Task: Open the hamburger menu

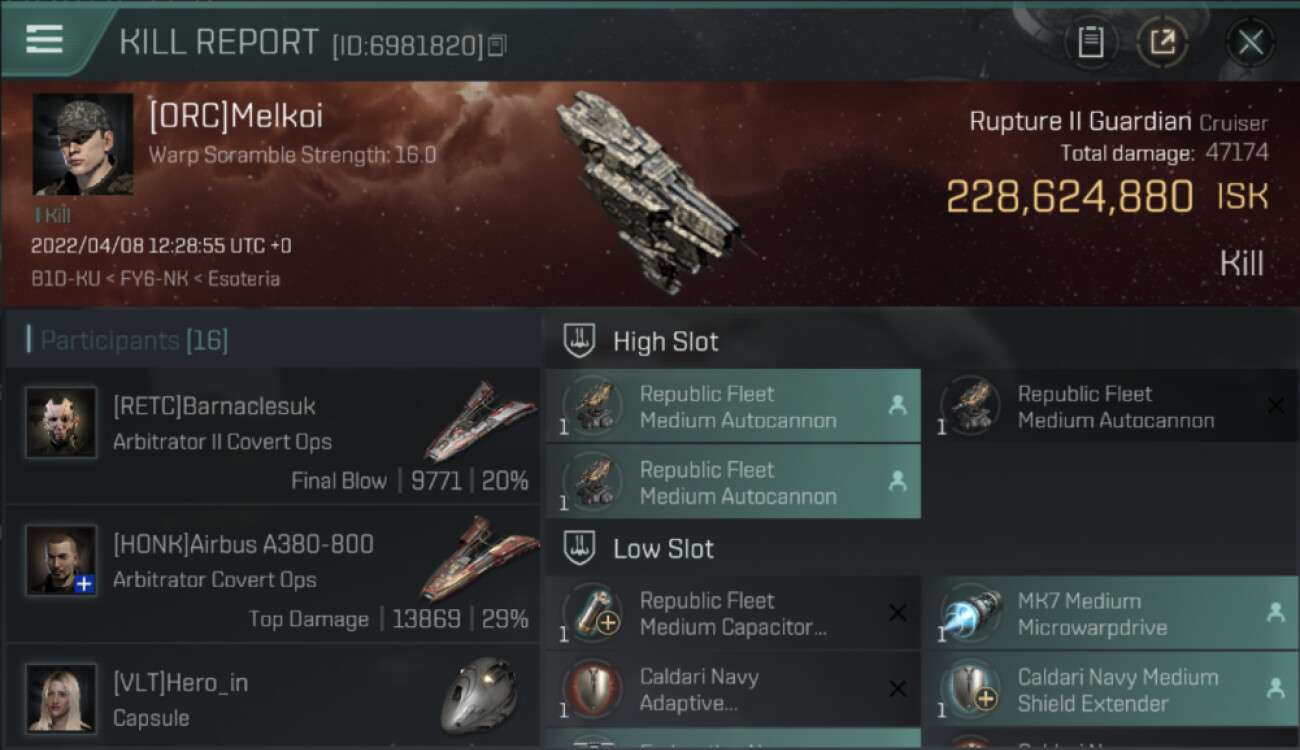Action: pyautogui.click(x=45, y=39)
